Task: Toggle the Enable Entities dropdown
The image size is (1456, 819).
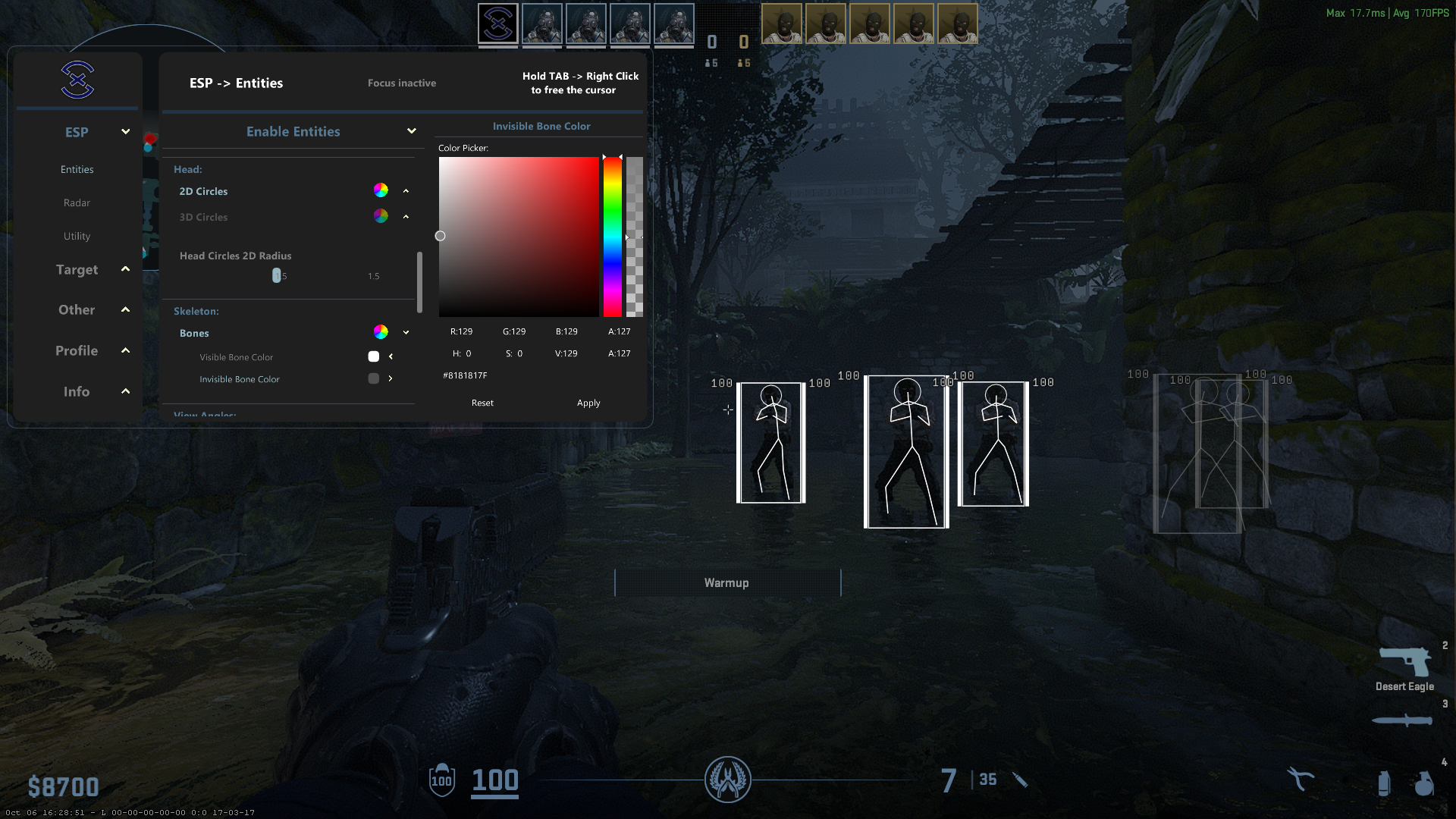Action: 293,131
